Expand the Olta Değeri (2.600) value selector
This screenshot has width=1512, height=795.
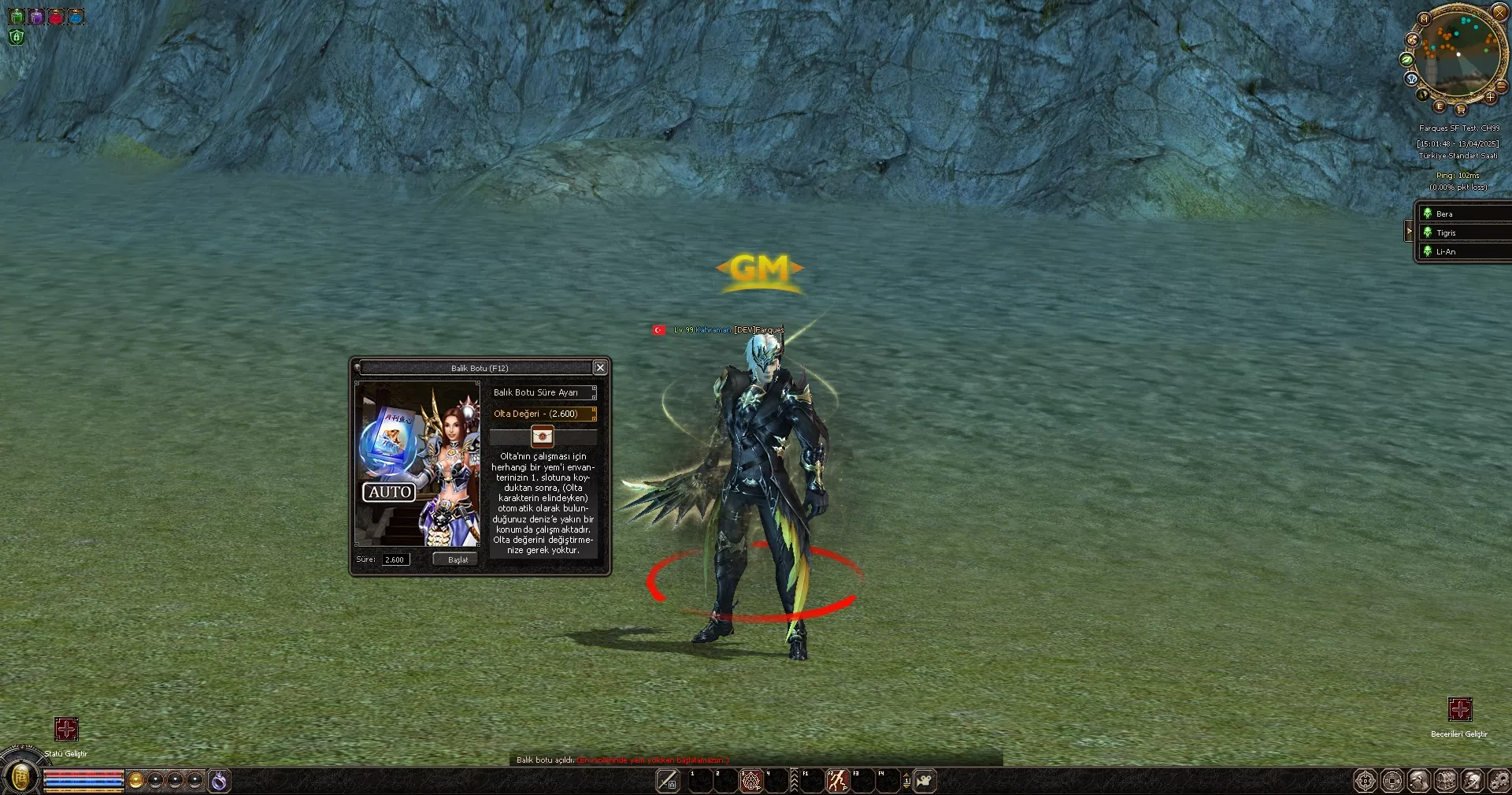click(543, 413)
